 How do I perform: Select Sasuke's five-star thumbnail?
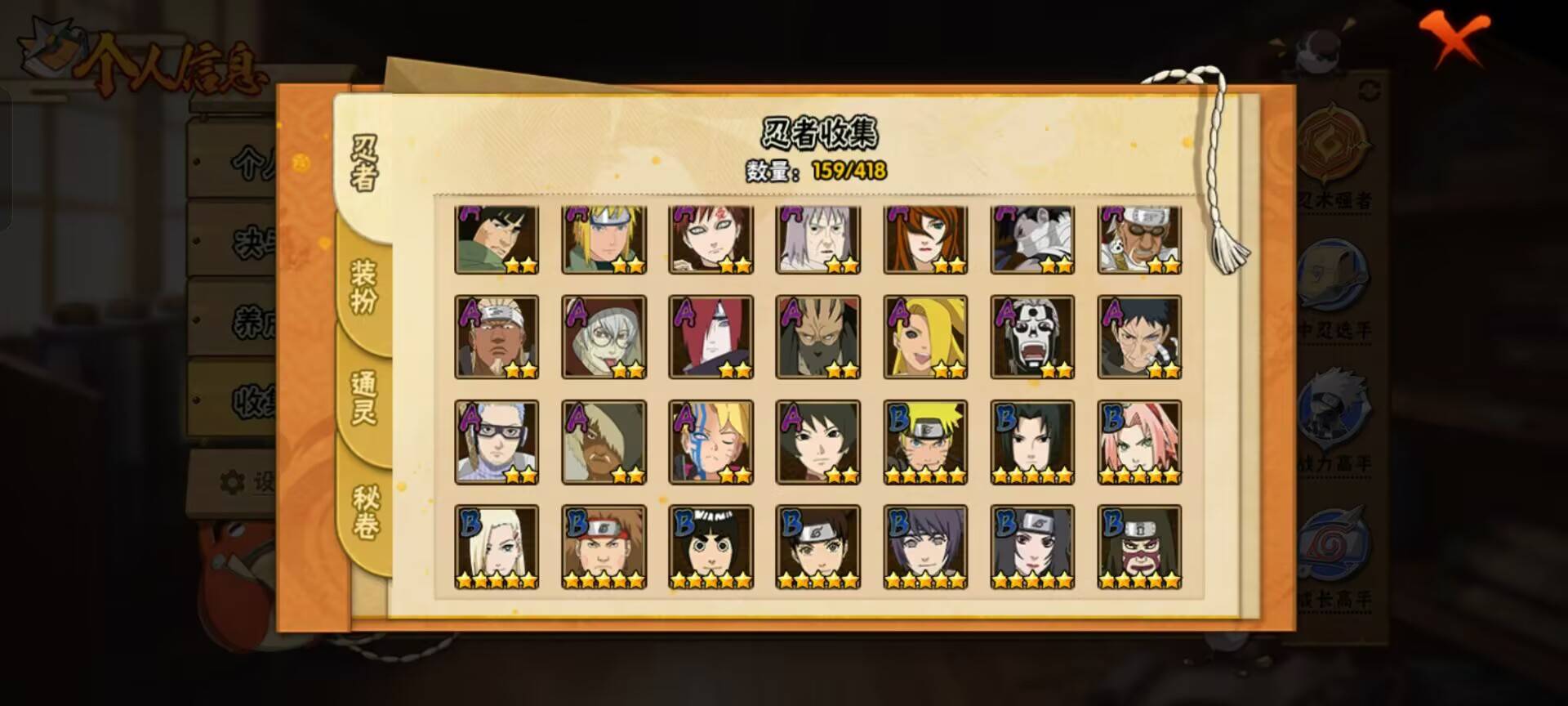click(x=1033, y=441)
